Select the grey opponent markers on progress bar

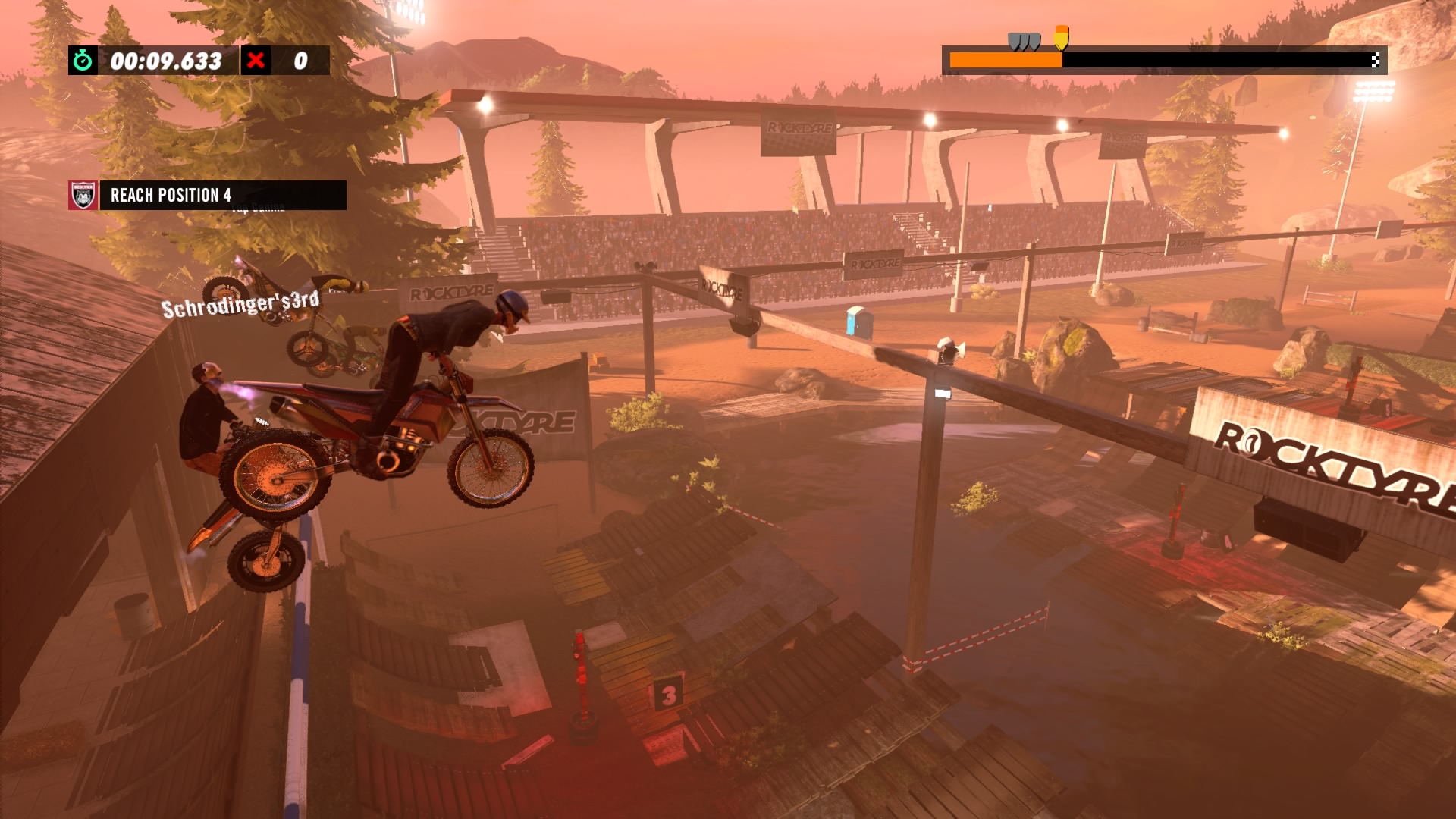1024,41
